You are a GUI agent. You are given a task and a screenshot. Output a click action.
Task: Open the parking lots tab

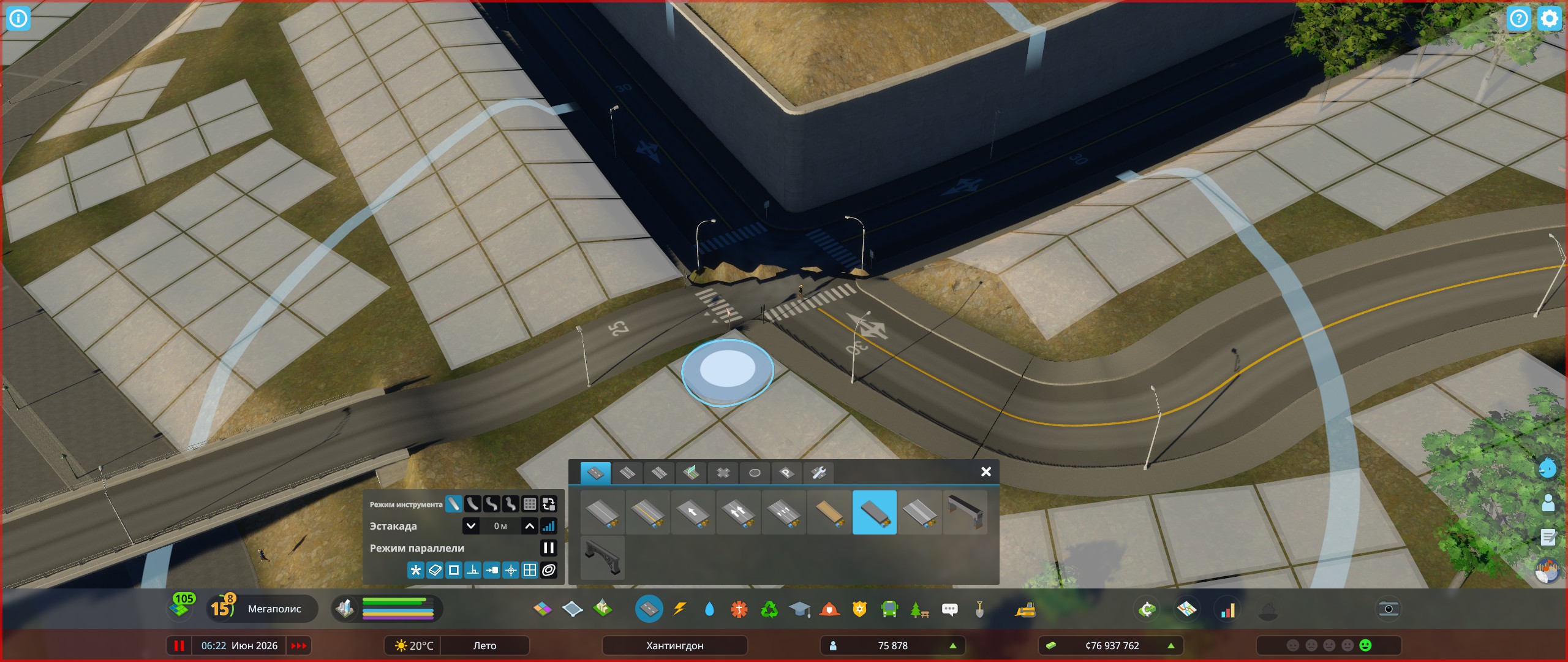click(786, 473)
